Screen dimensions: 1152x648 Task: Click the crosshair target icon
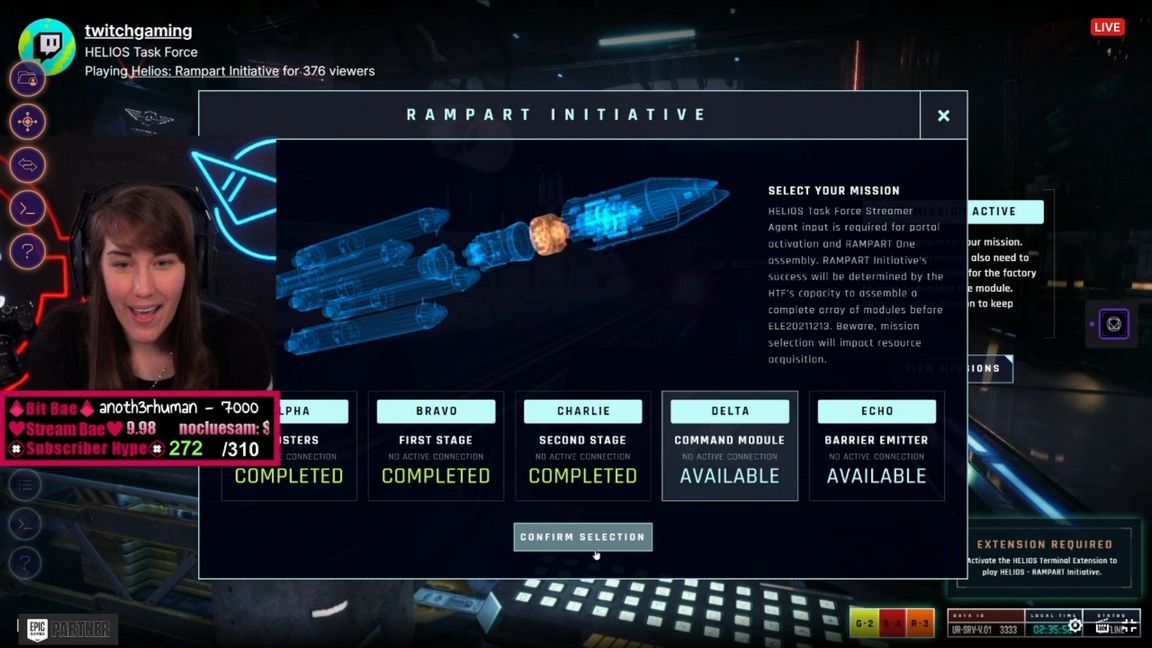click(27, 122)
